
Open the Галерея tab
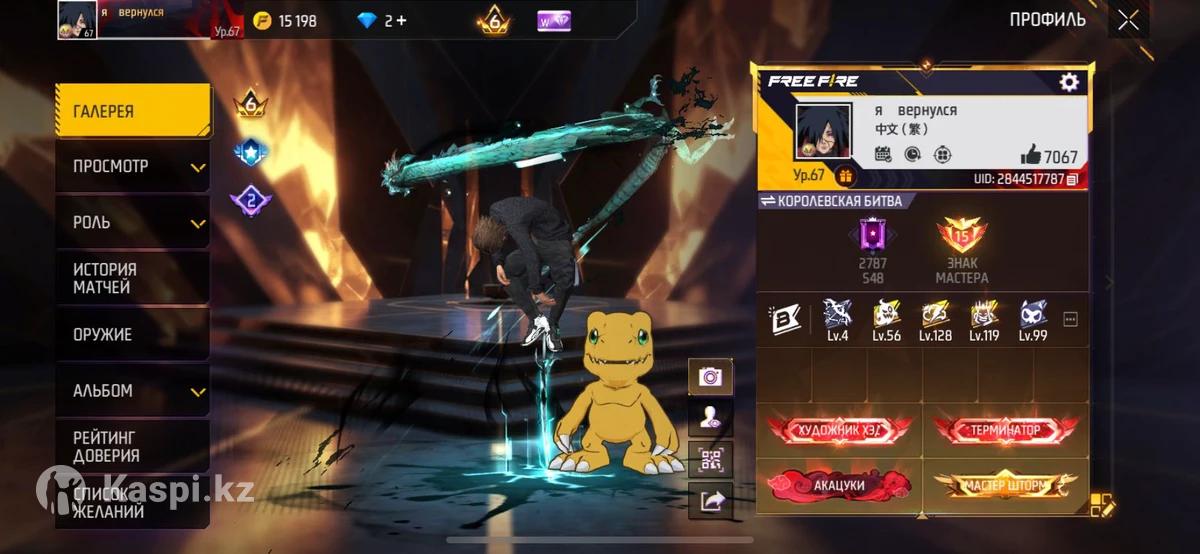133,111
